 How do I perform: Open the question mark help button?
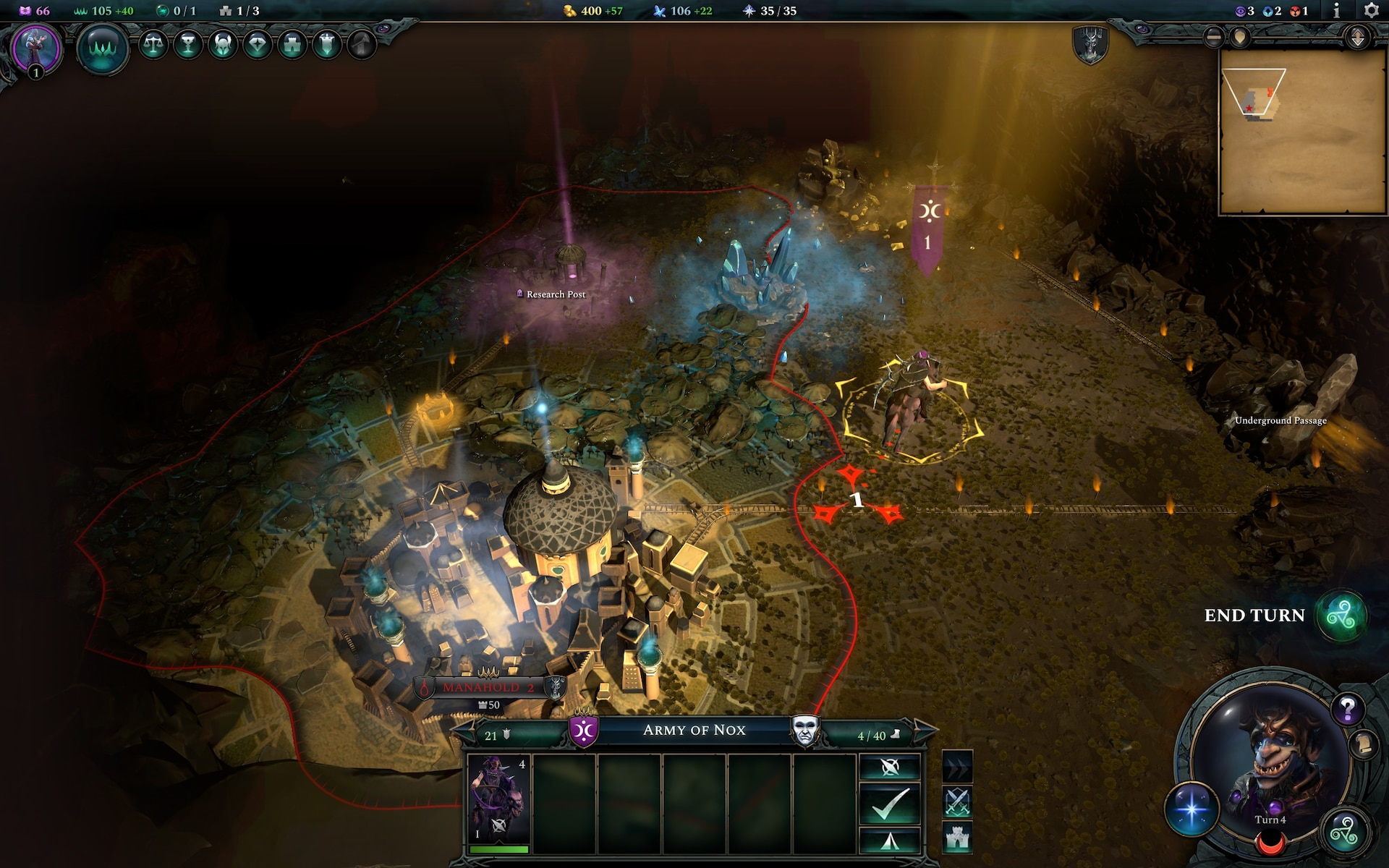(1347, 710)
